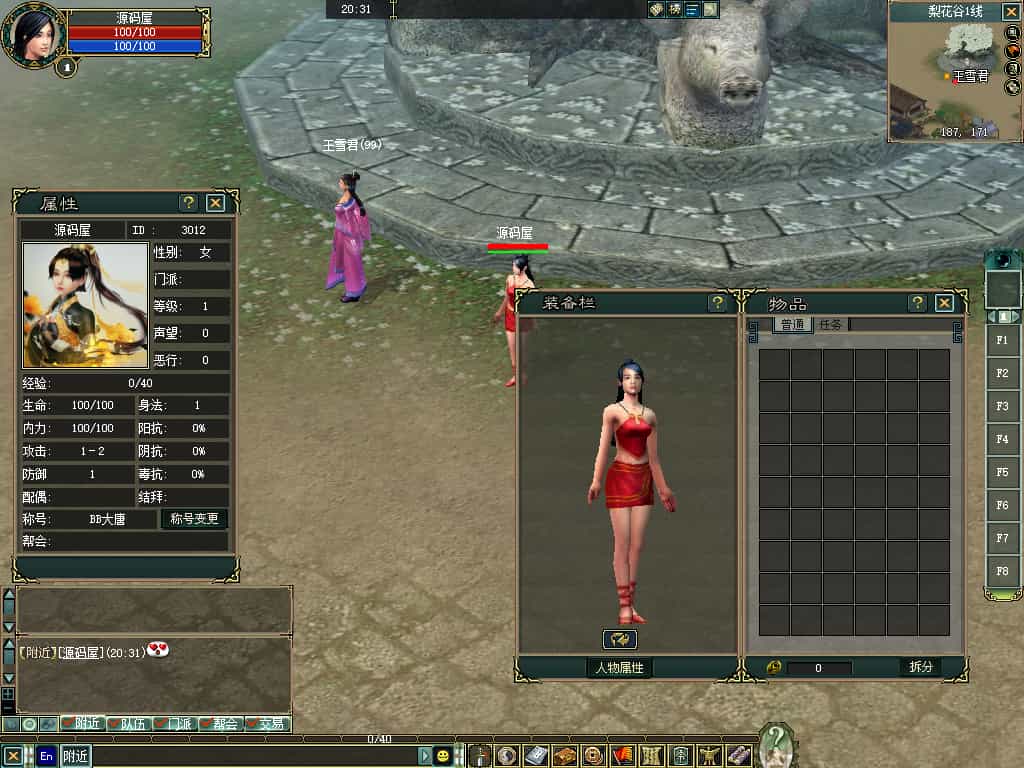Image resolution: width=1024 pixels, height=768 pixels.
Task: Click the 称号变更 title change button
Action: coord(194,519)
